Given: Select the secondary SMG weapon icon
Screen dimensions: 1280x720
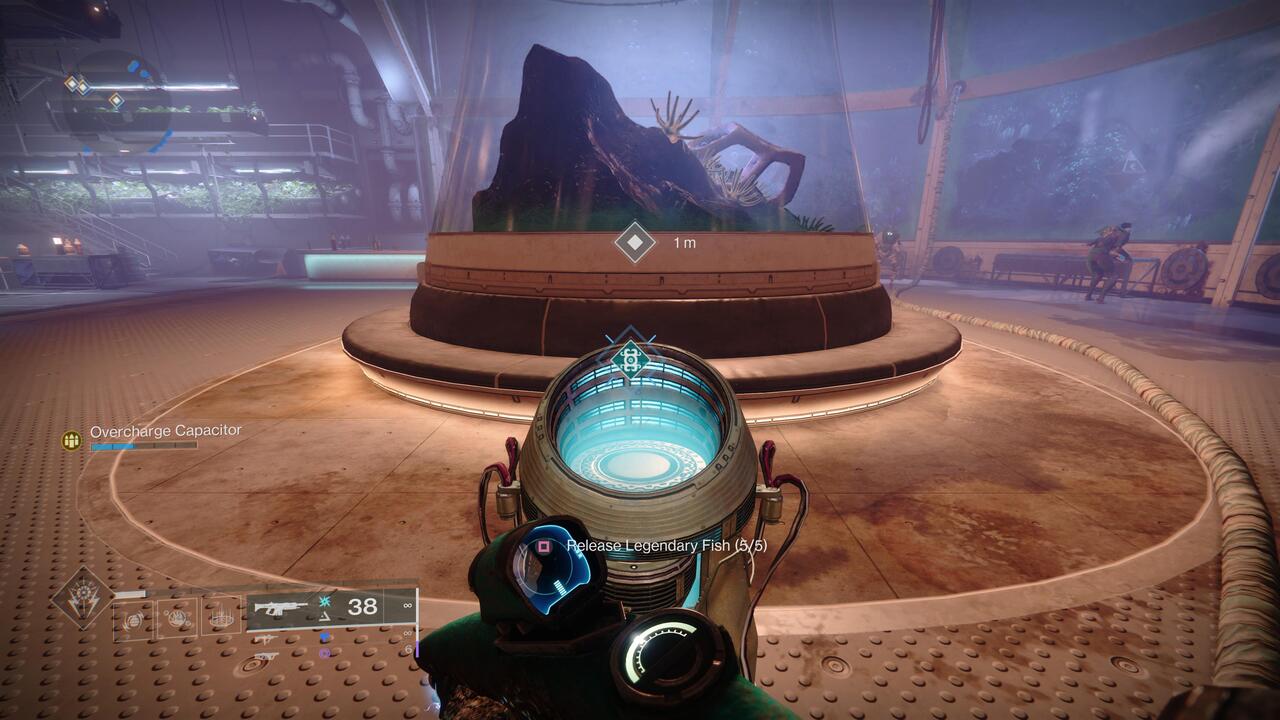Looking at the screenshot, I should [x=266, y=637].
